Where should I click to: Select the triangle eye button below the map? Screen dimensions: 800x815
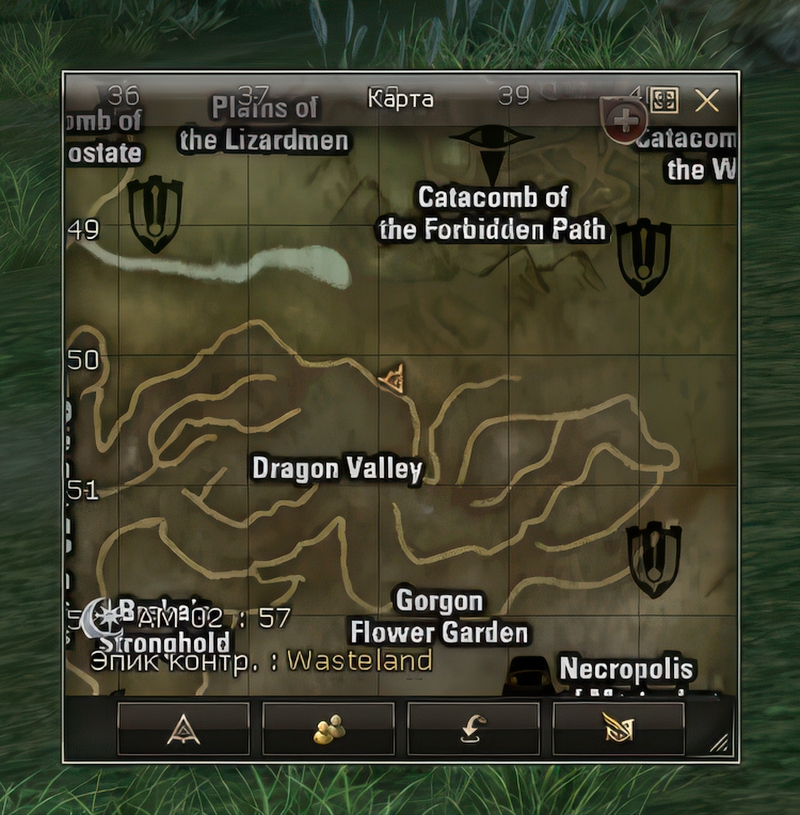pos(183,729)
